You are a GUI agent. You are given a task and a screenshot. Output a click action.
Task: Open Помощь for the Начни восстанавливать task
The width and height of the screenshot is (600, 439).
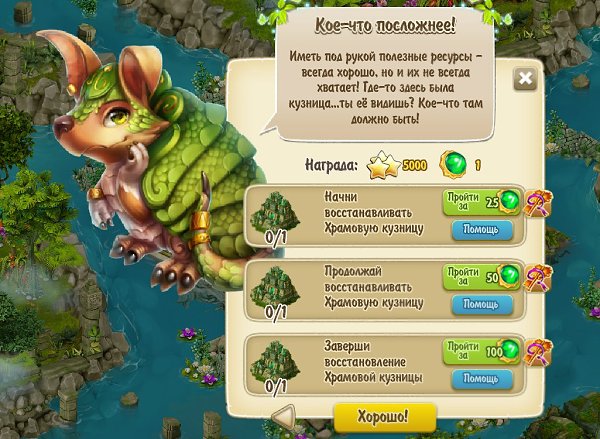tap(482, 229)
